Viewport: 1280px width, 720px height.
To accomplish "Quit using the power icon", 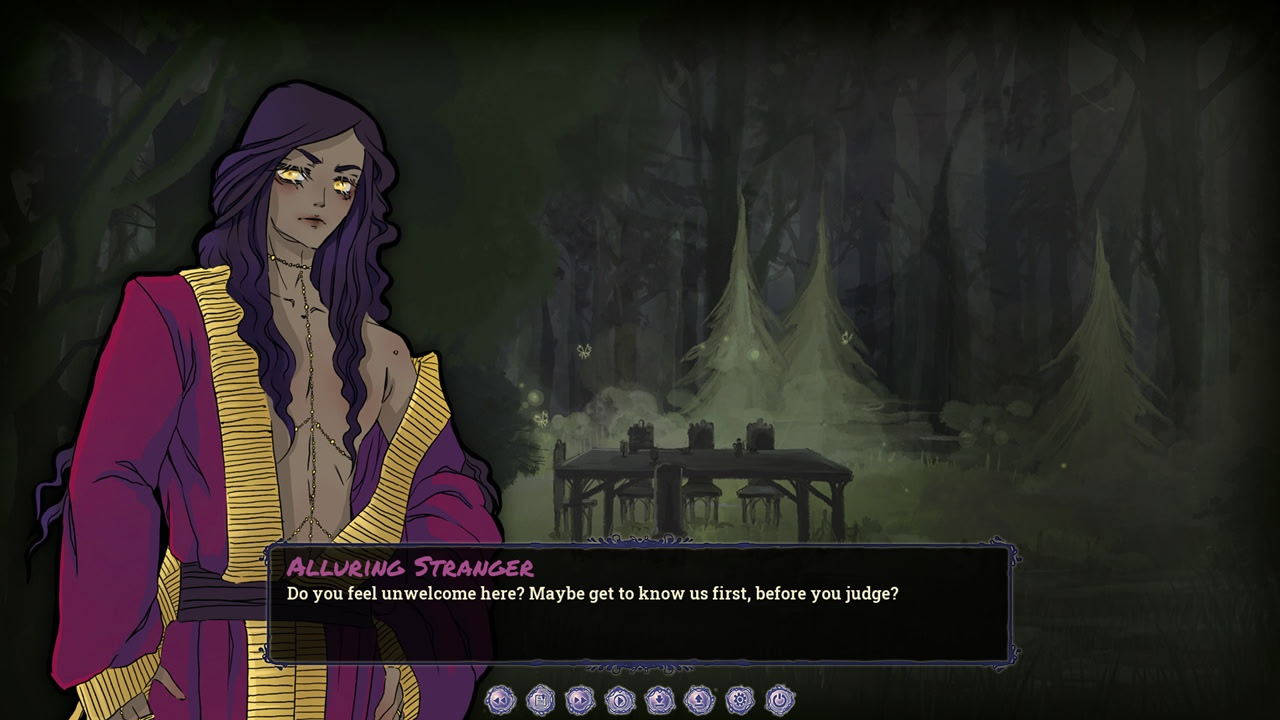I will point(780,700).
